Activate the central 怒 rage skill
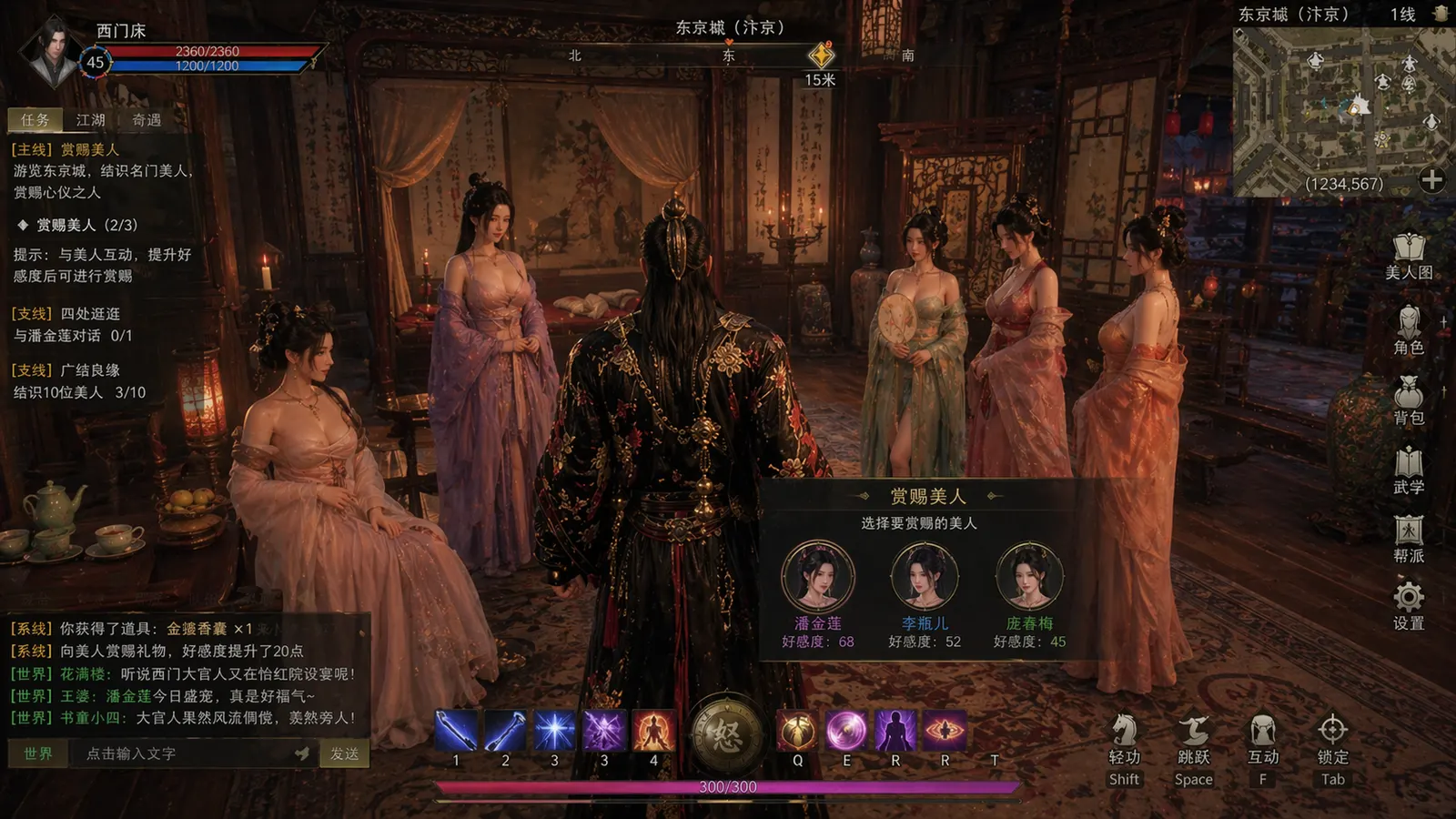 [726, 733]
